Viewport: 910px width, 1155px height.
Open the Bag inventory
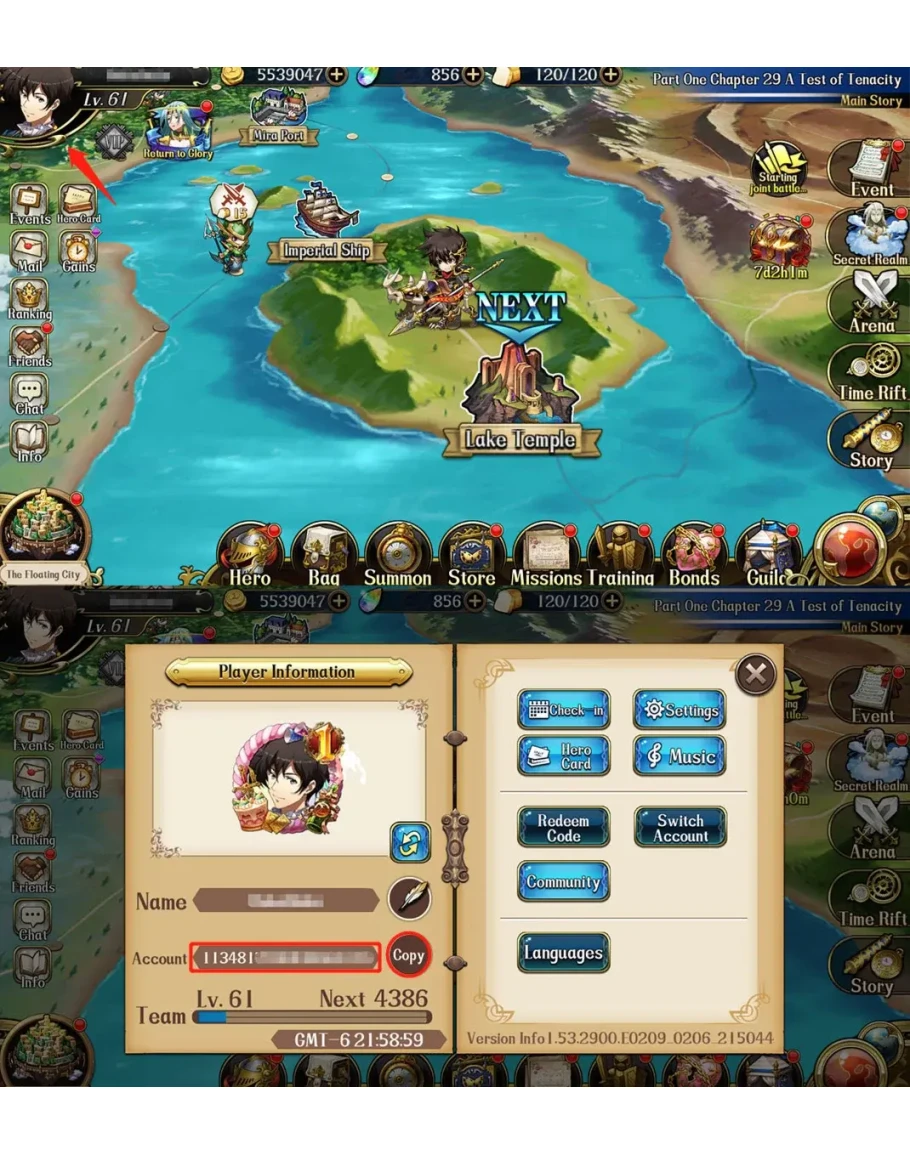323,556
